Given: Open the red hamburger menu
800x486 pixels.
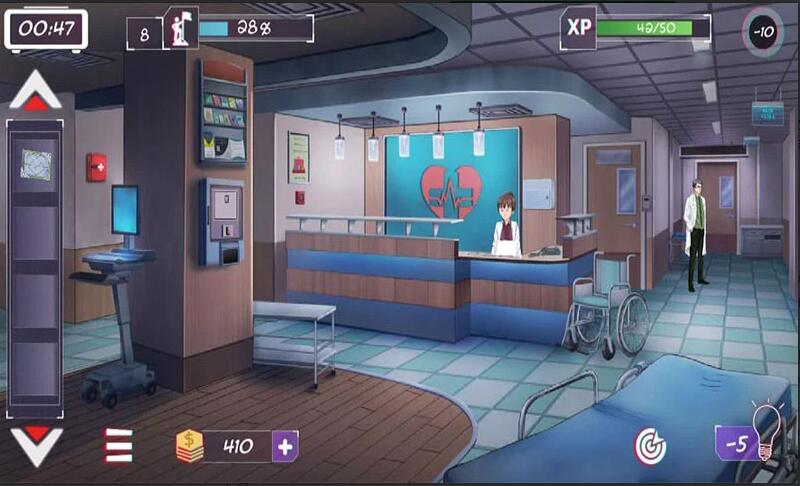Looking at the screenshot, I should coord(118,445).
